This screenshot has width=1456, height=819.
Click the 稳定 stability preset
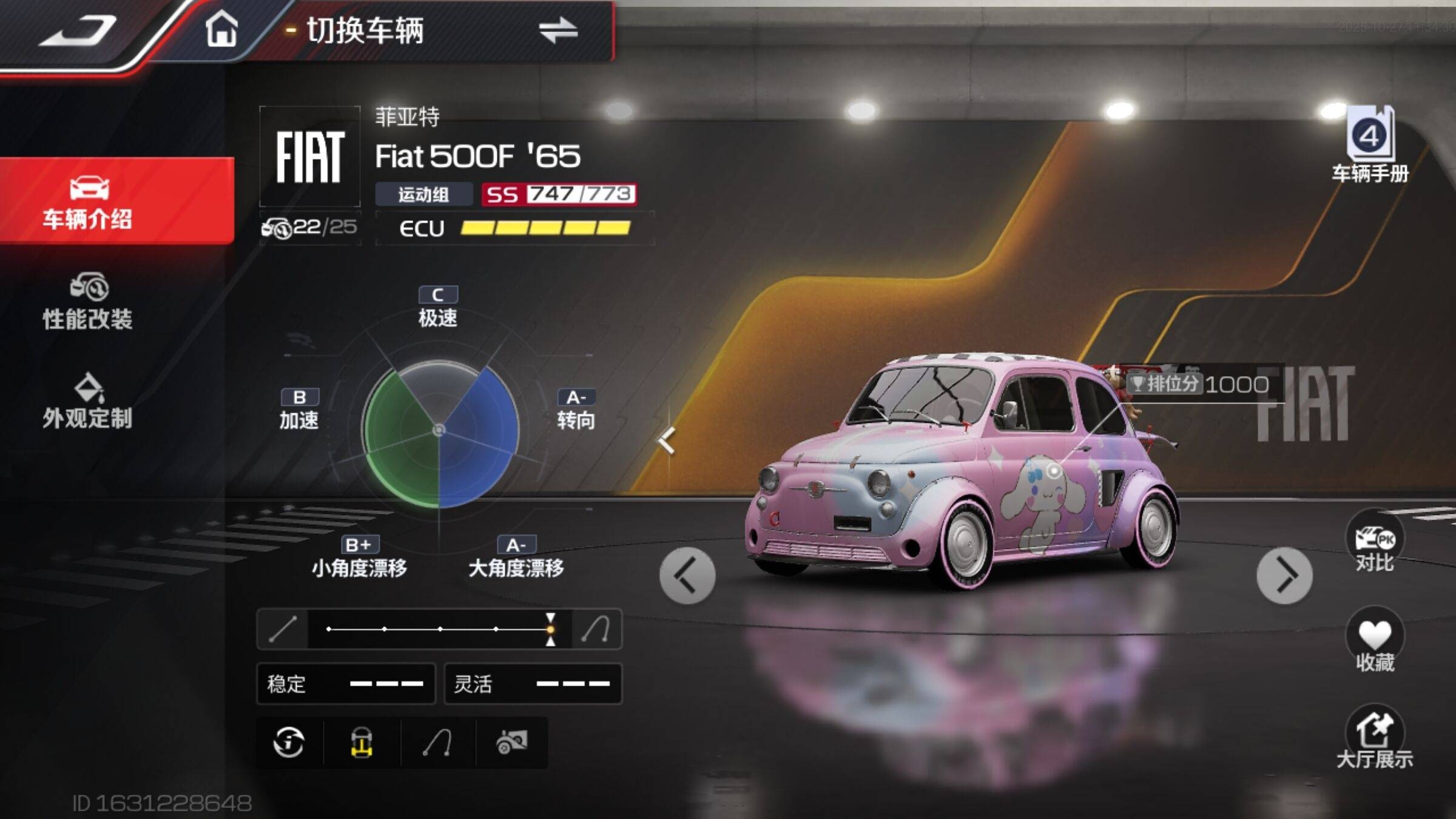click(346, 684)
